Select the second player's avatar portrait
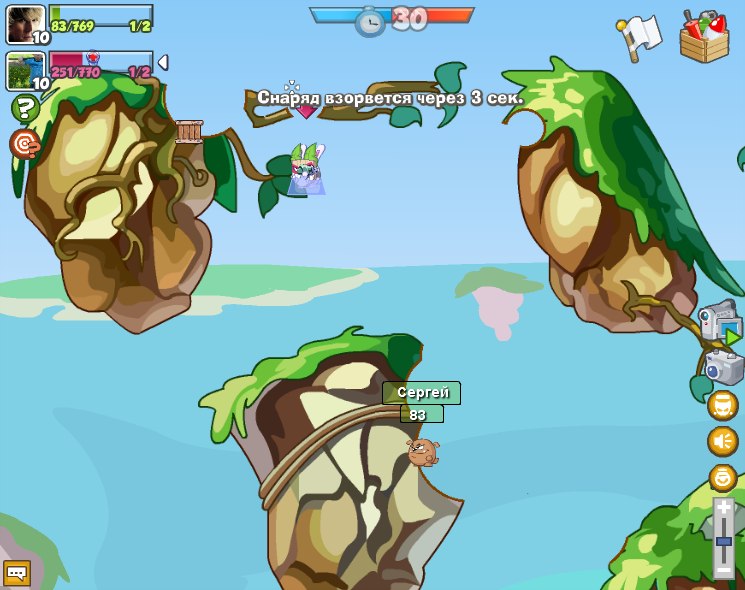The image size is (745, 590). pos(25,71)
